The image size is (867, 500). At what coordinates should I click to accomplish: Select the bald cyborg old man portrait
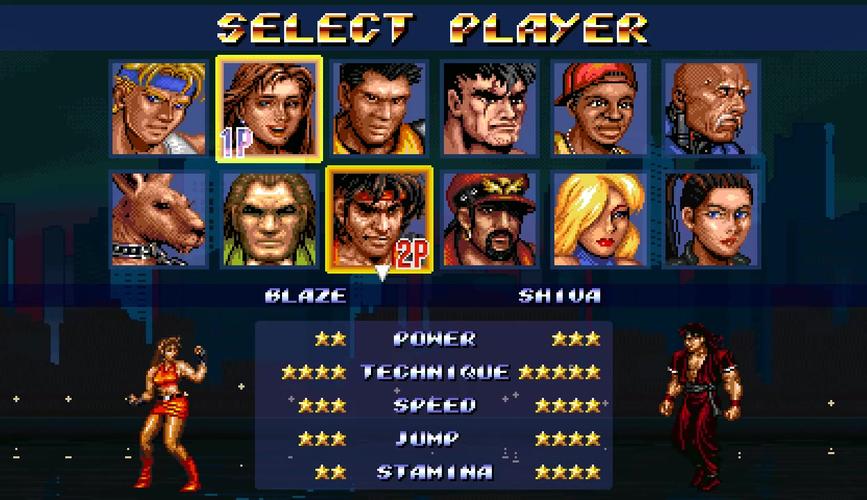[711, 108]
